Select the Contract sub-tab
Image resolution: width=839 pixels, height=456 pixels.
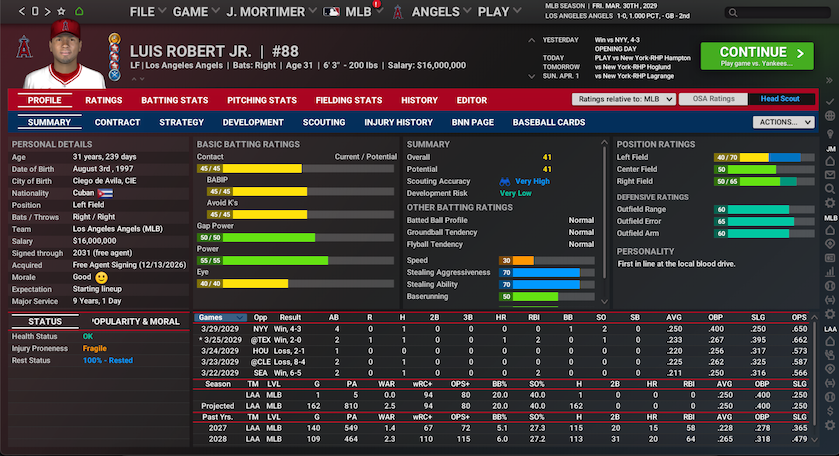(x=117, y=122)
